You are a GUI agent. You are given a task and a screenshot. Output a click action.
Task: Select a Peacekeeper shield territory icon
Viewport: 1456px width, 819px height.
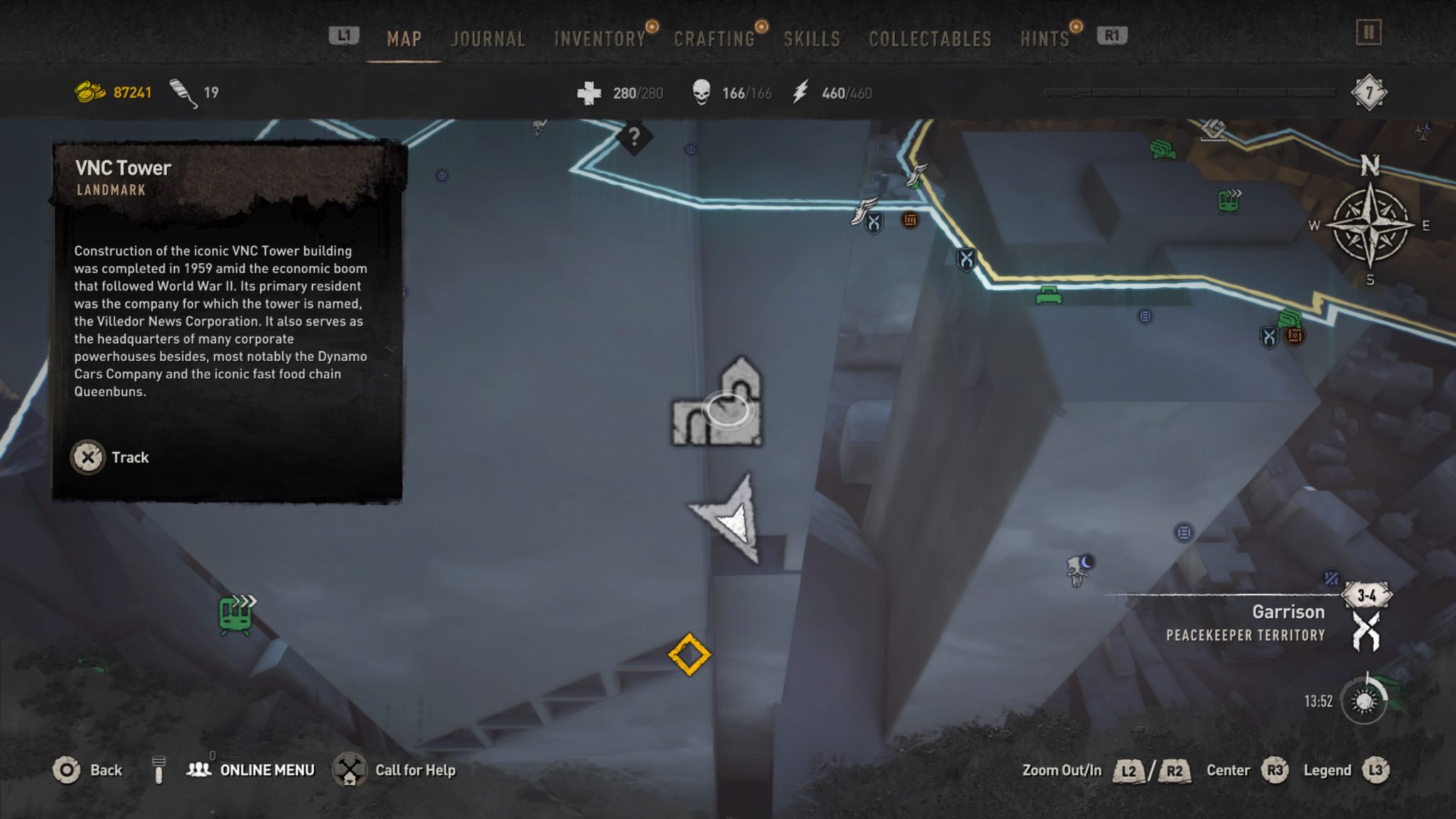(967, 259)
